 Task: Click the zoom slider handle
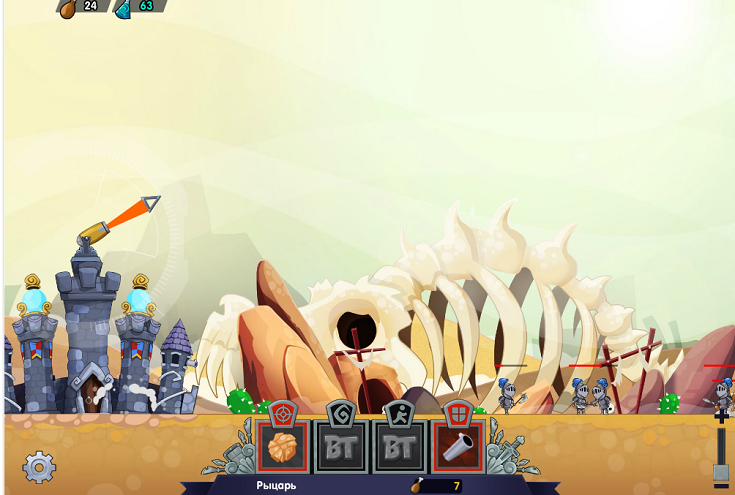(722, 472)
